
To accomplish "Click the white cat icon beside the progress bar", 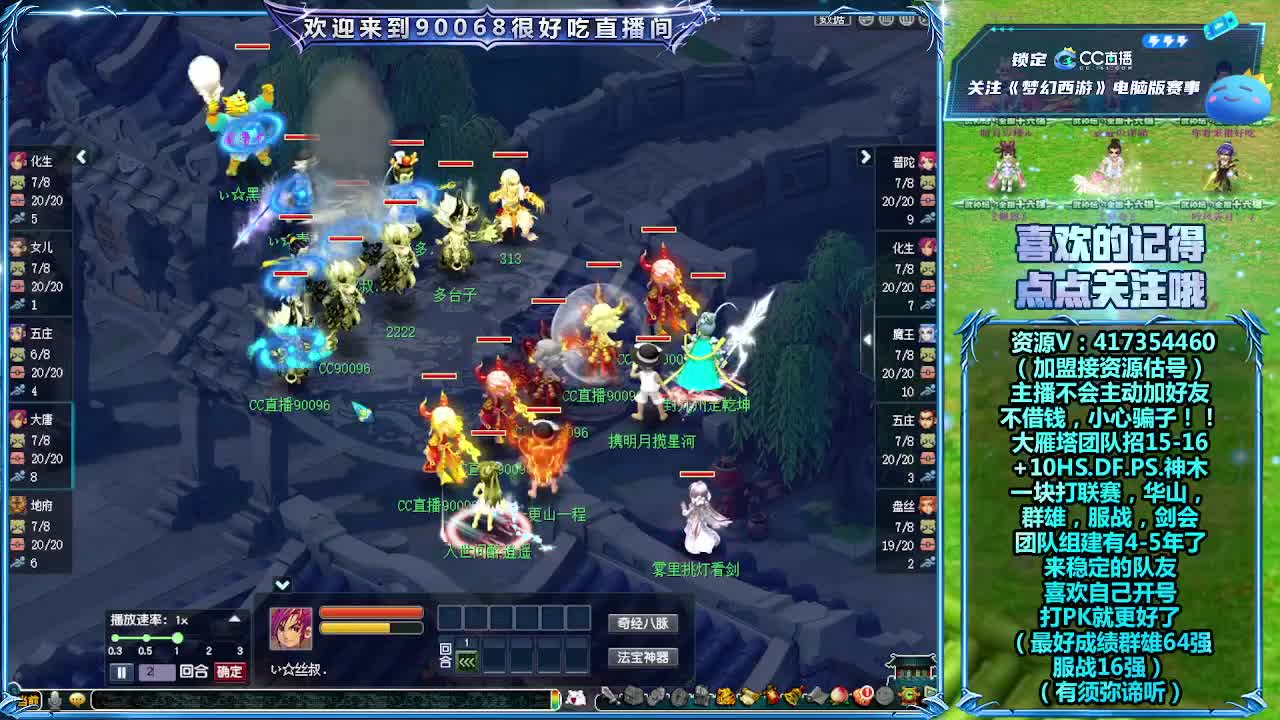I will [x=574, y=700].
